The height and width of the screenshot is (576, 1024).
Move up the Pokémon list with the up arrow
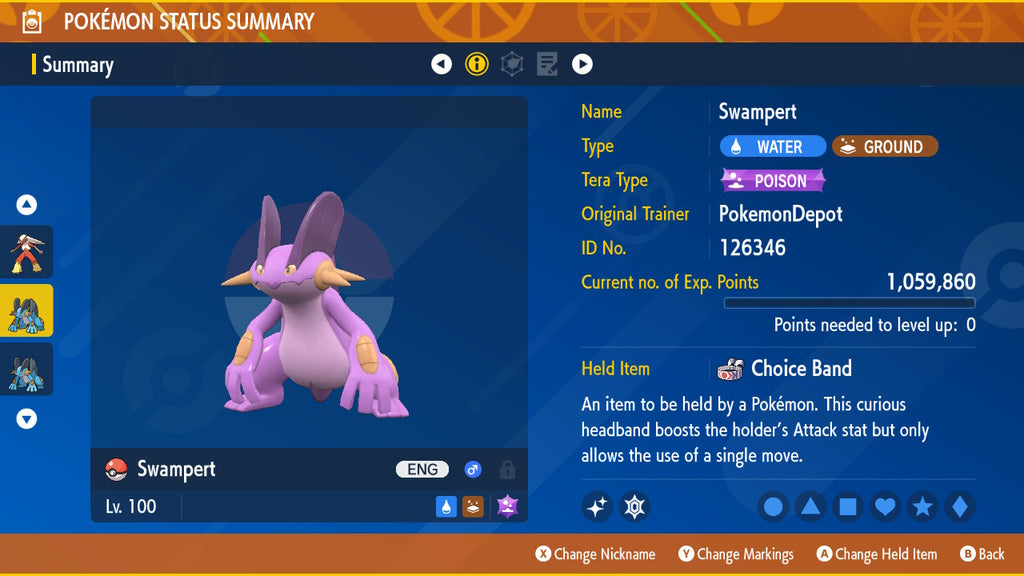tap(27, 205)
